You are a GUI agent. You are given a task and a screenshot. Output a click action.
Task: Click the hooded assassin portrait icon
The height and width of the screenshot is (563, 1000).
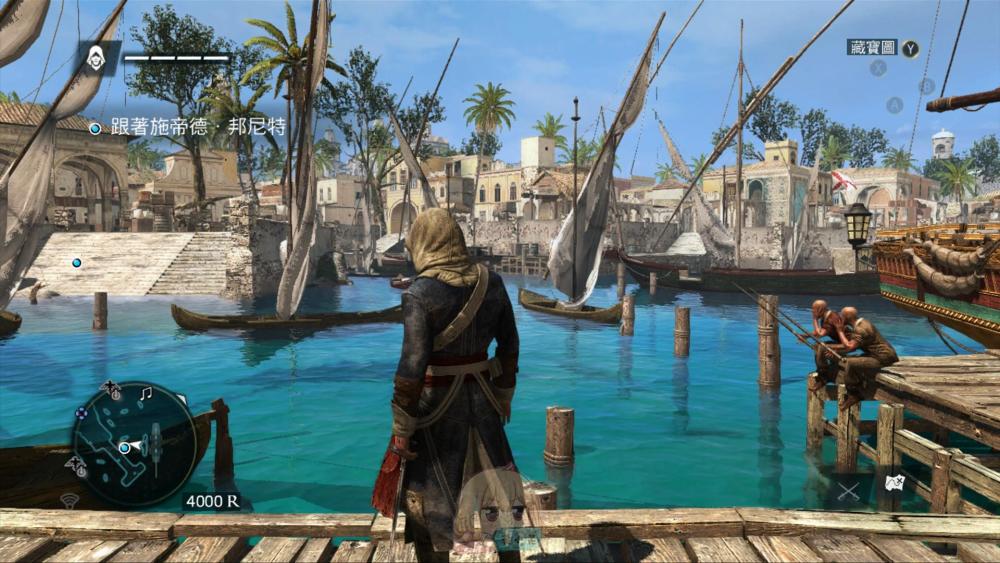coord(96,57)
